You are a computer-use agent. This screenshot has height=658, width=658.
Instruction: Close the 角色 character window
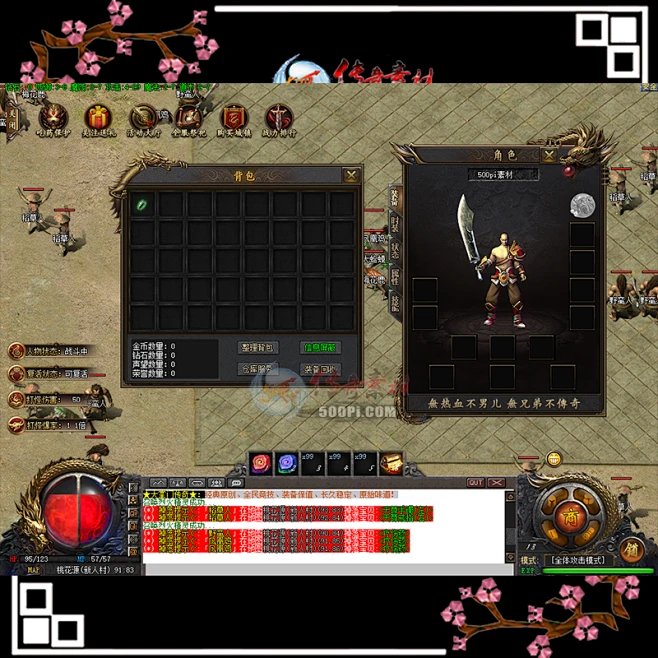tap(549, 156)
